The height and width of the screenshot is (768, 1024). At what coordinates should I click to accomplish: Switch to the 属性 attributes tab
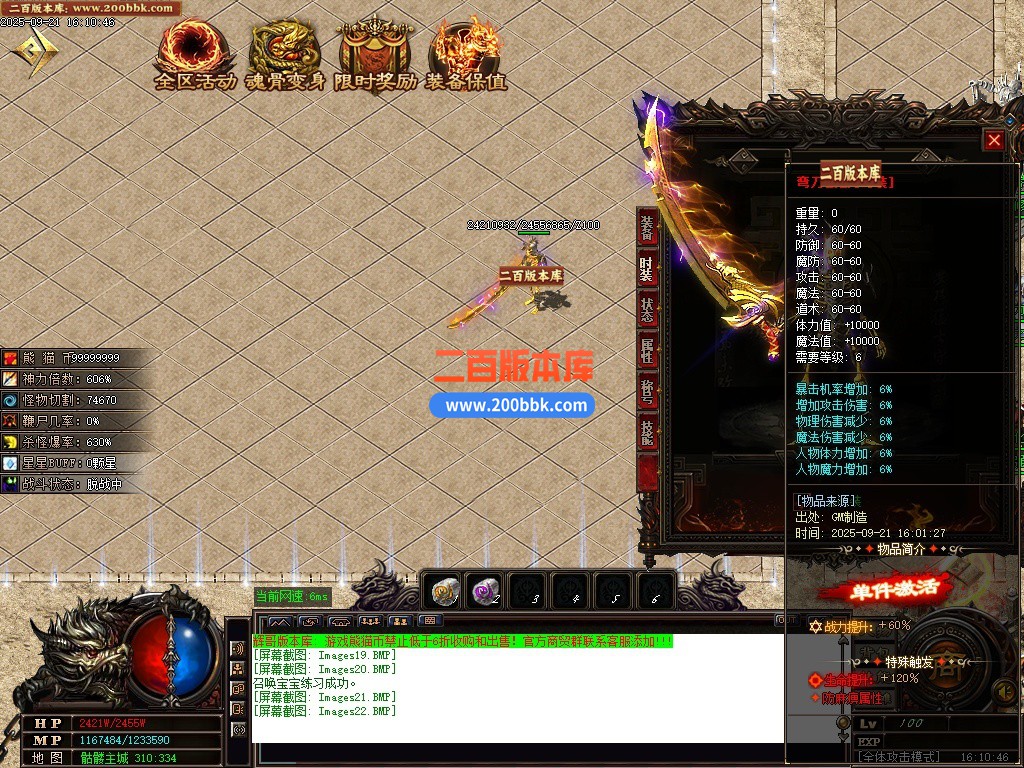pos(648,351)
